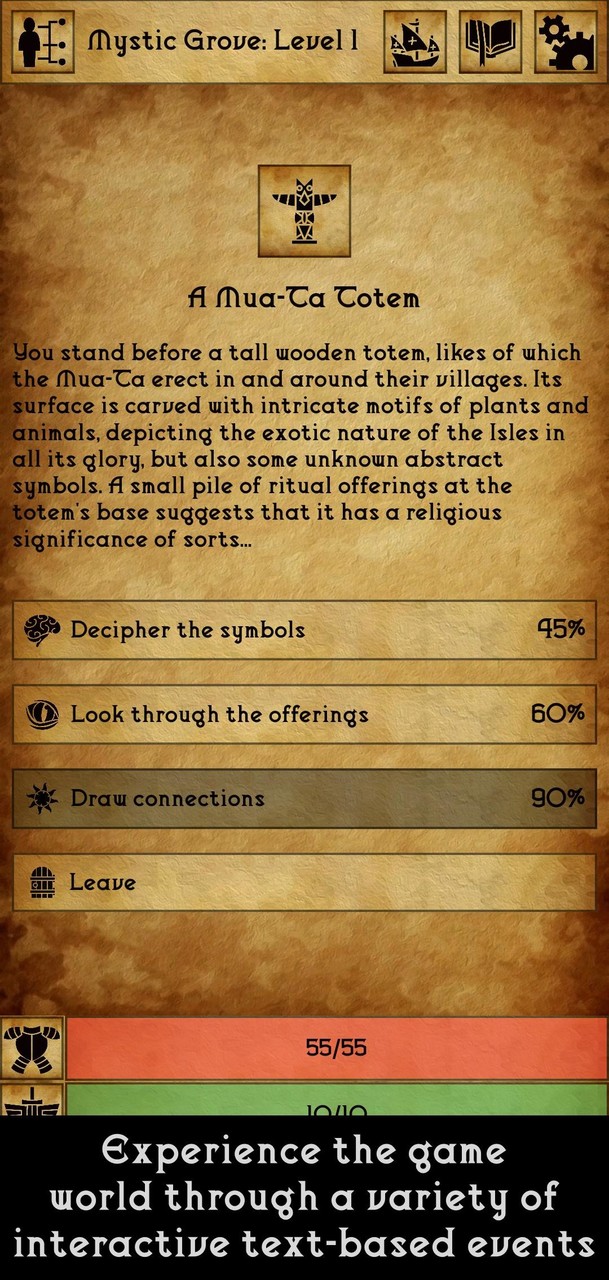Open the ship map icon
609x1280 pixels.
click(x=415, y=41)
